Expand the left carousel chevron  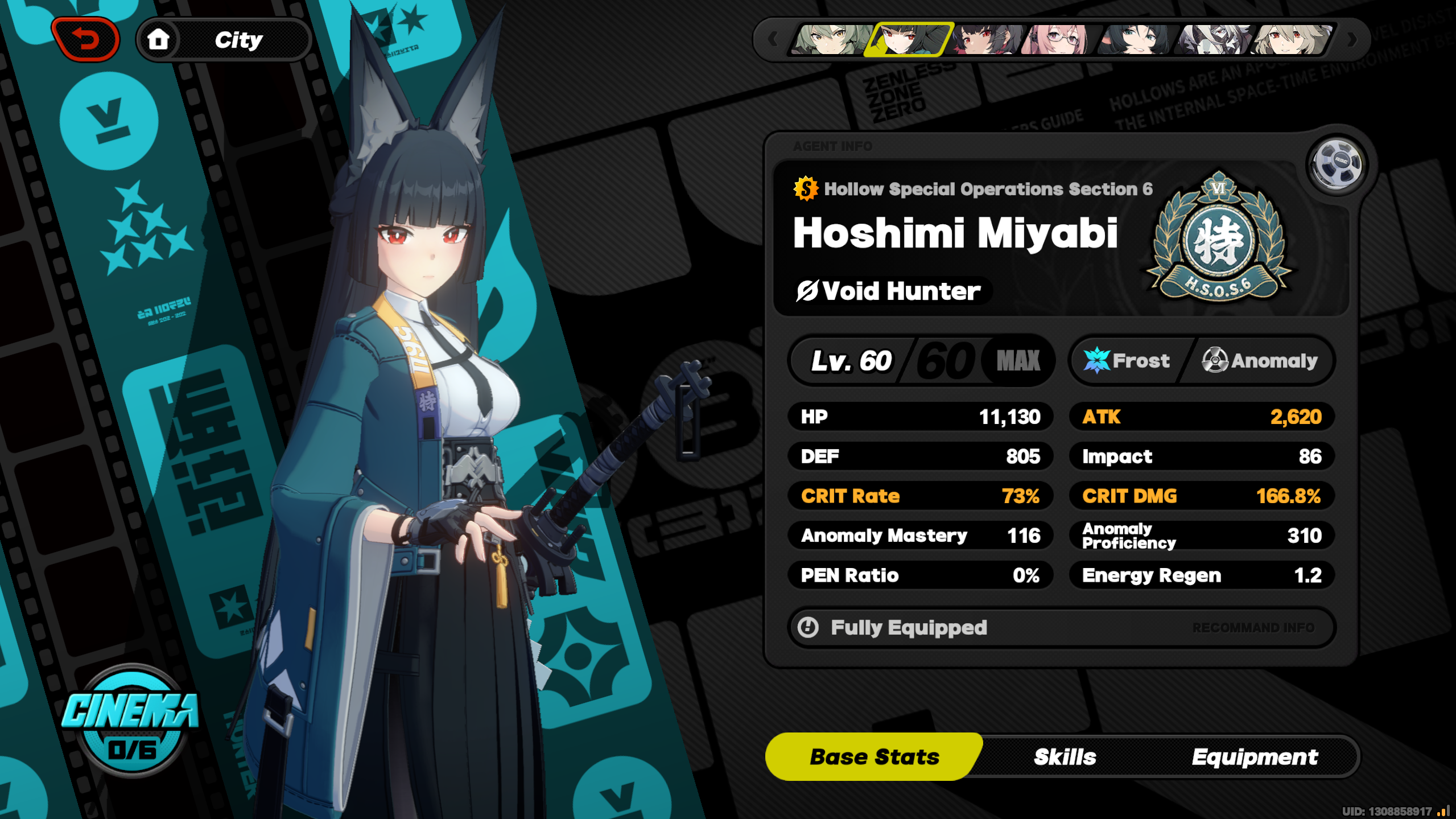point(772,39)
